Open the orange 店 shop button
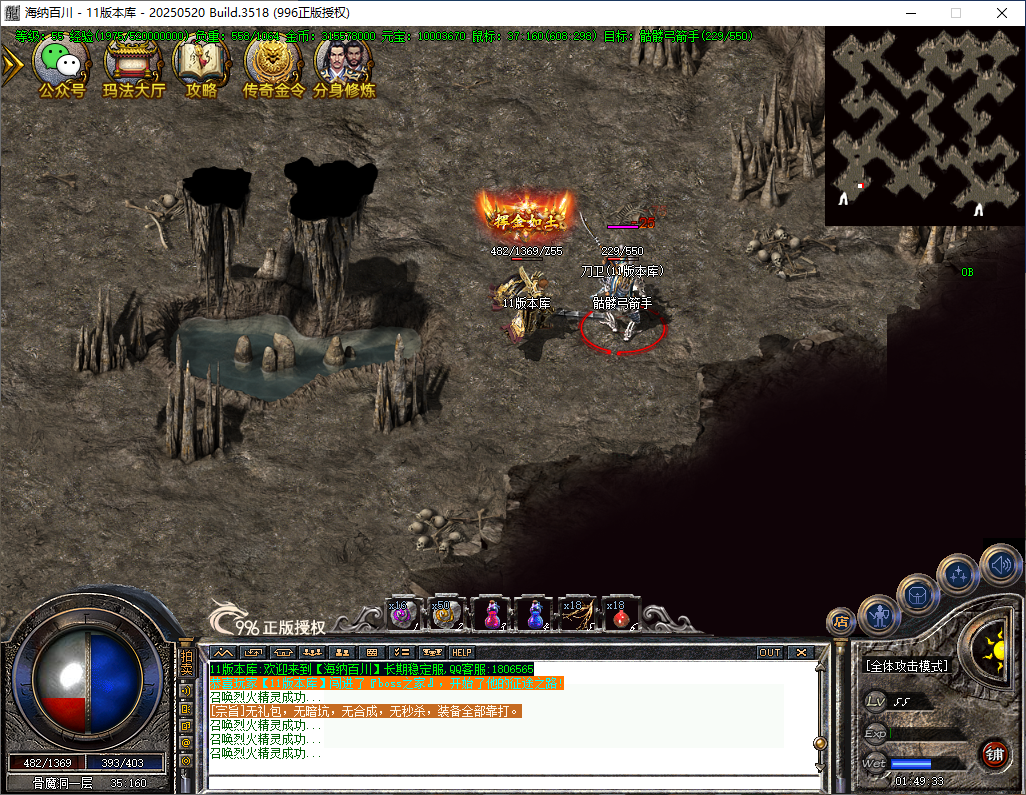 click(841, 621)
